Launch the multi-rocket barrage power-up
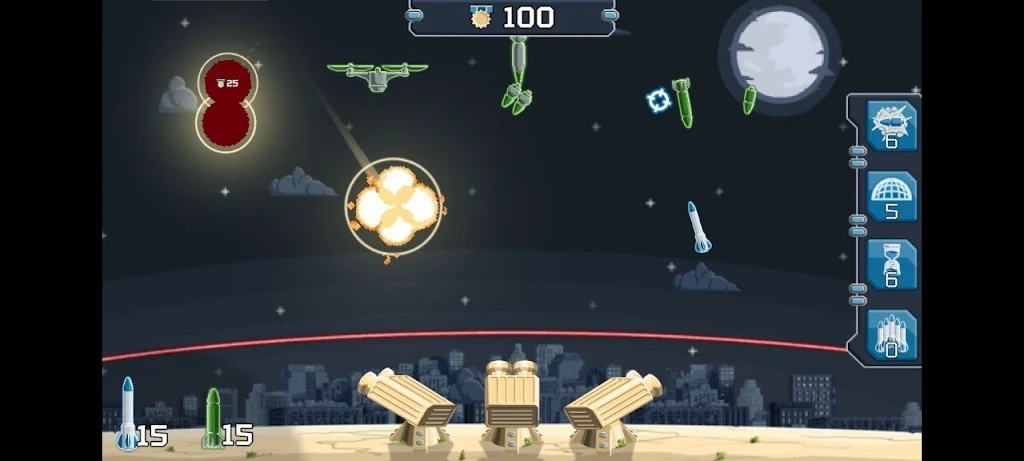 click(891, 334)
